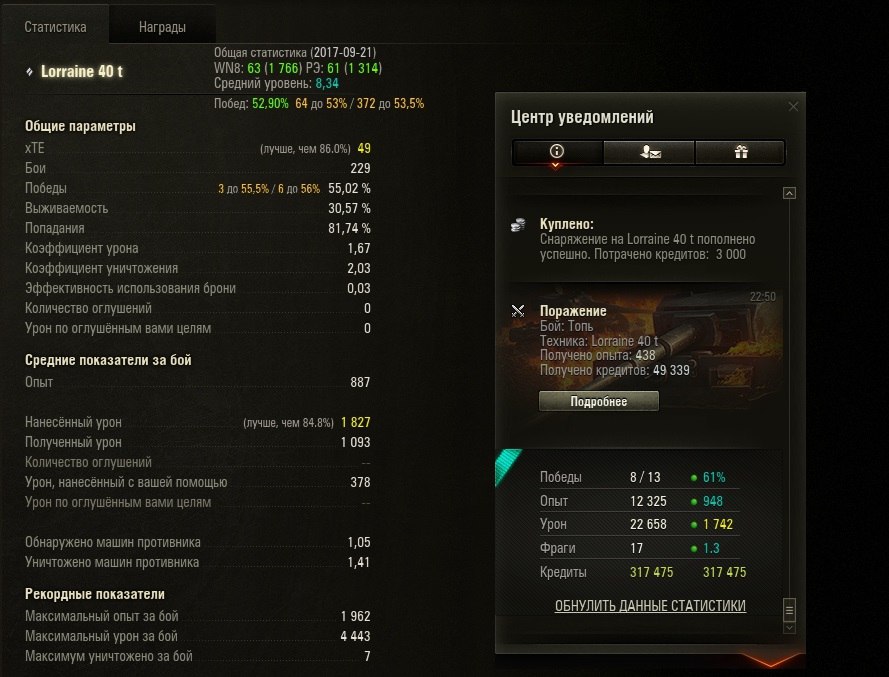Select the Поражение battle notification entry
The height and width of the screenshot is (677, 889).
click(x=640, y=341)
